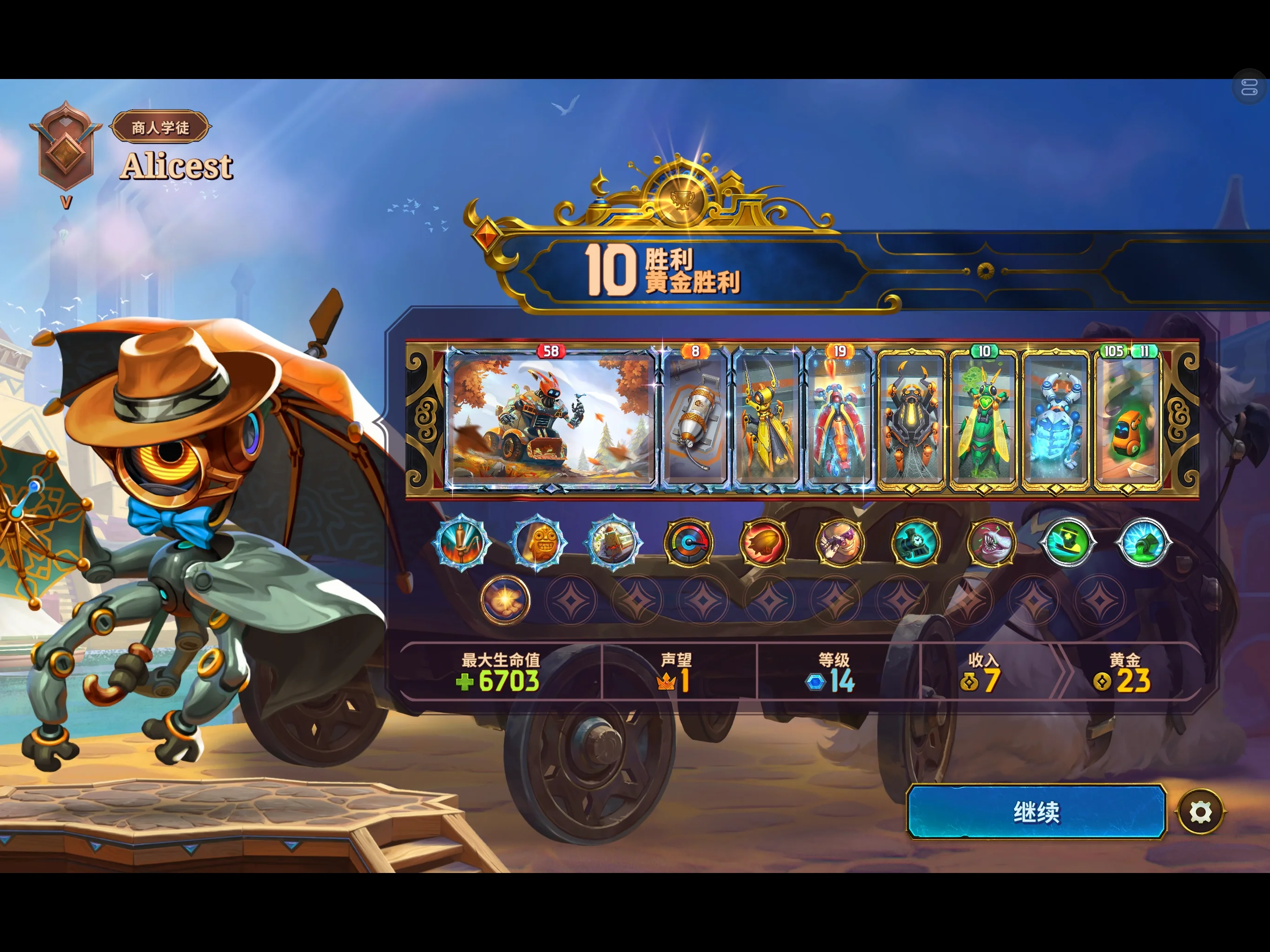Click the blue 继续 continue button
This screenshot has height=952, width=1270.
pos(1036,812)
